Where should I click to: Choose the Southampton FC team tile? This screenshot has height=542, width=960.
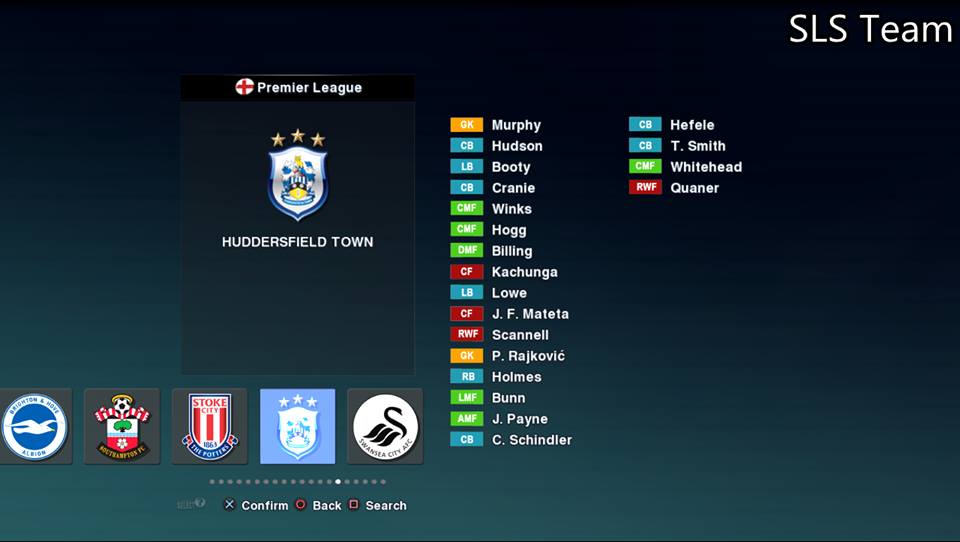pyautogui.click(x=122, y=426)
